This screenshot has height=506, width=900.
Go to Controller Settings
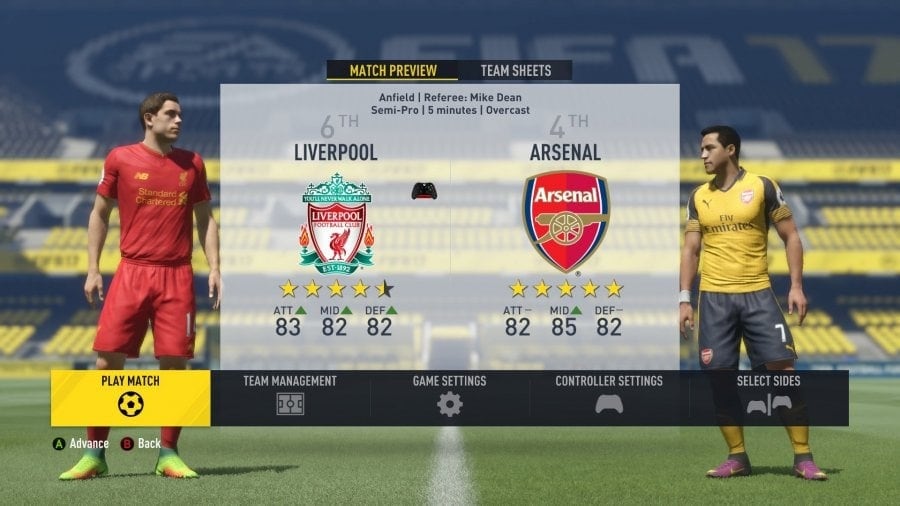point(609,397)
